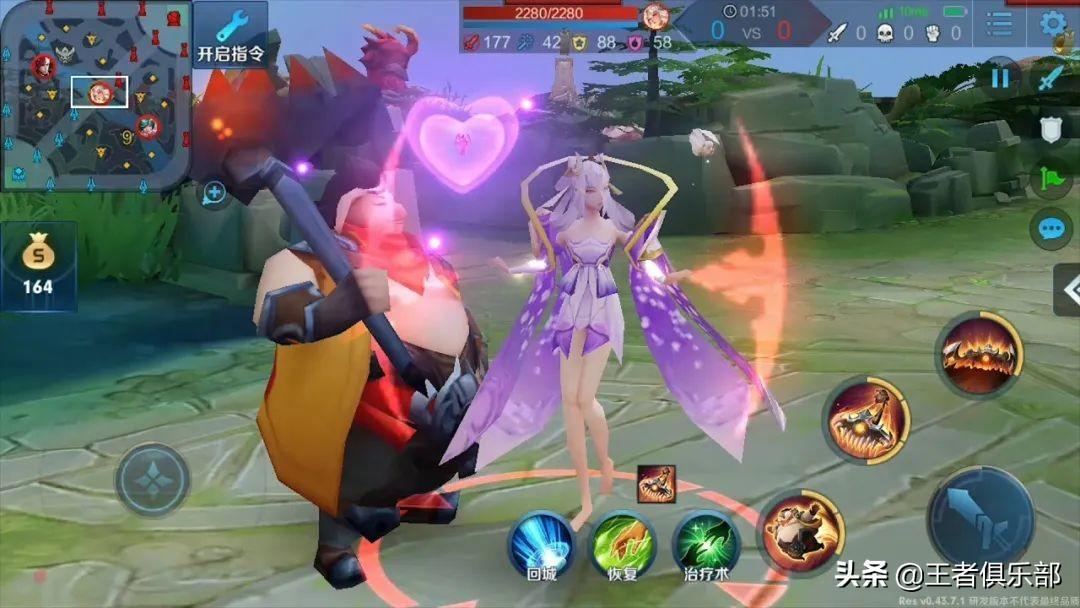Pause the match with the pause button

click(1000, 78)
